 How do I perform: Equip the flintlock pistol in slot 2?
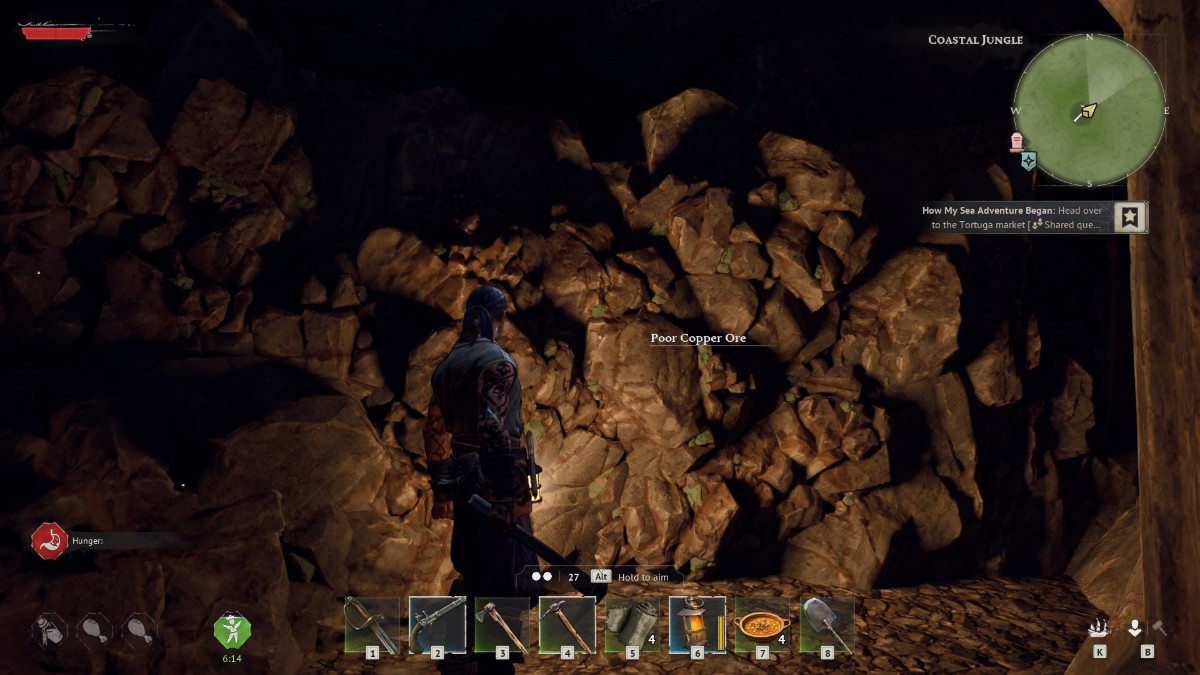(x=437, y=625)
